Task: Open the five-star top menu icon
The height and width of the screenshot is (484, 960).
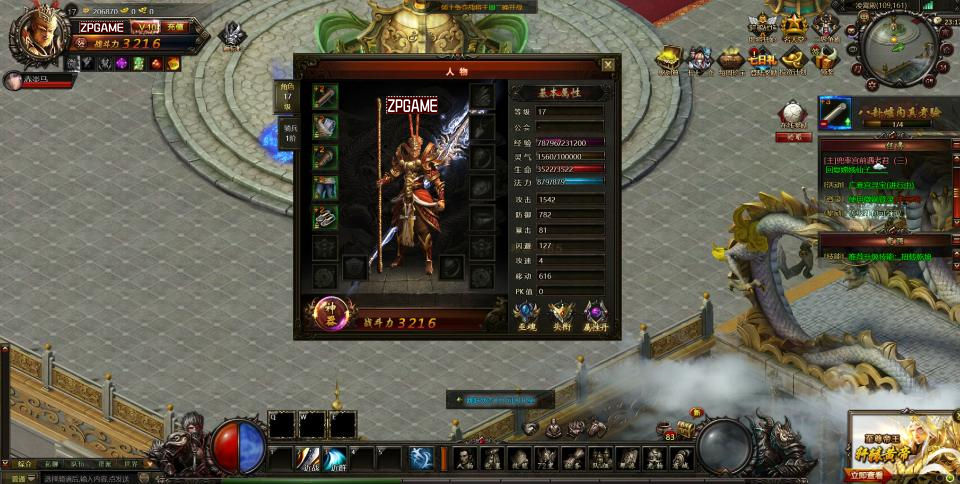Action: 793,24
